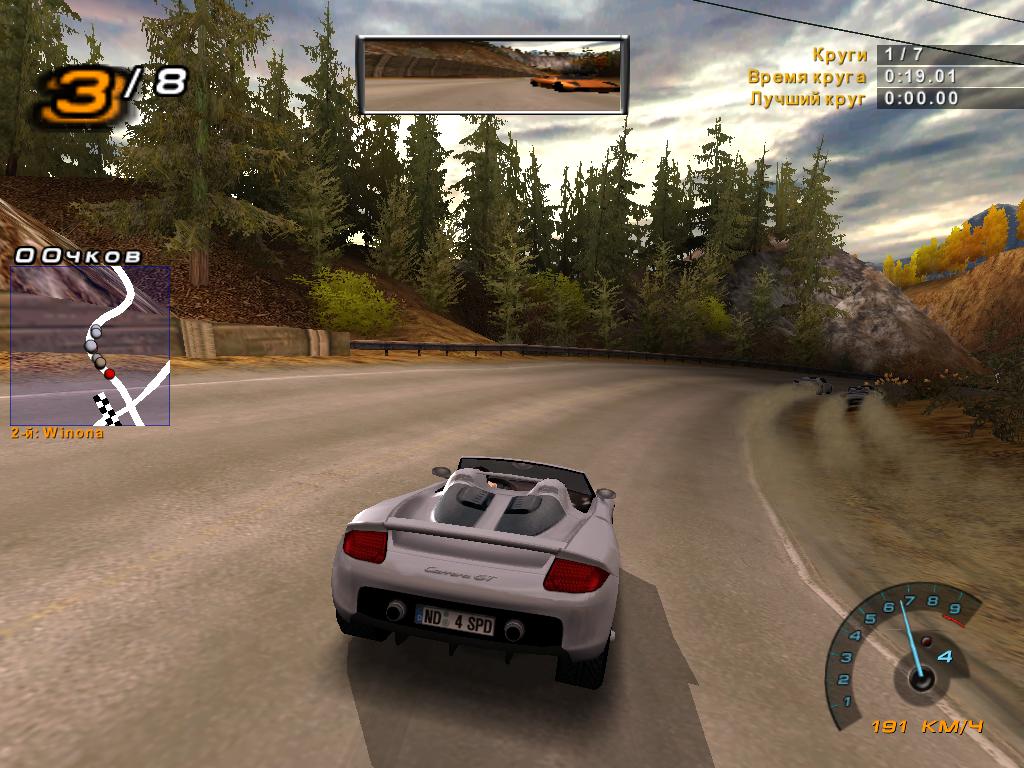Viewport: 1024px width, 768px height.
Task: Select the rear-view mirror display
Action: tap(492, 74)
